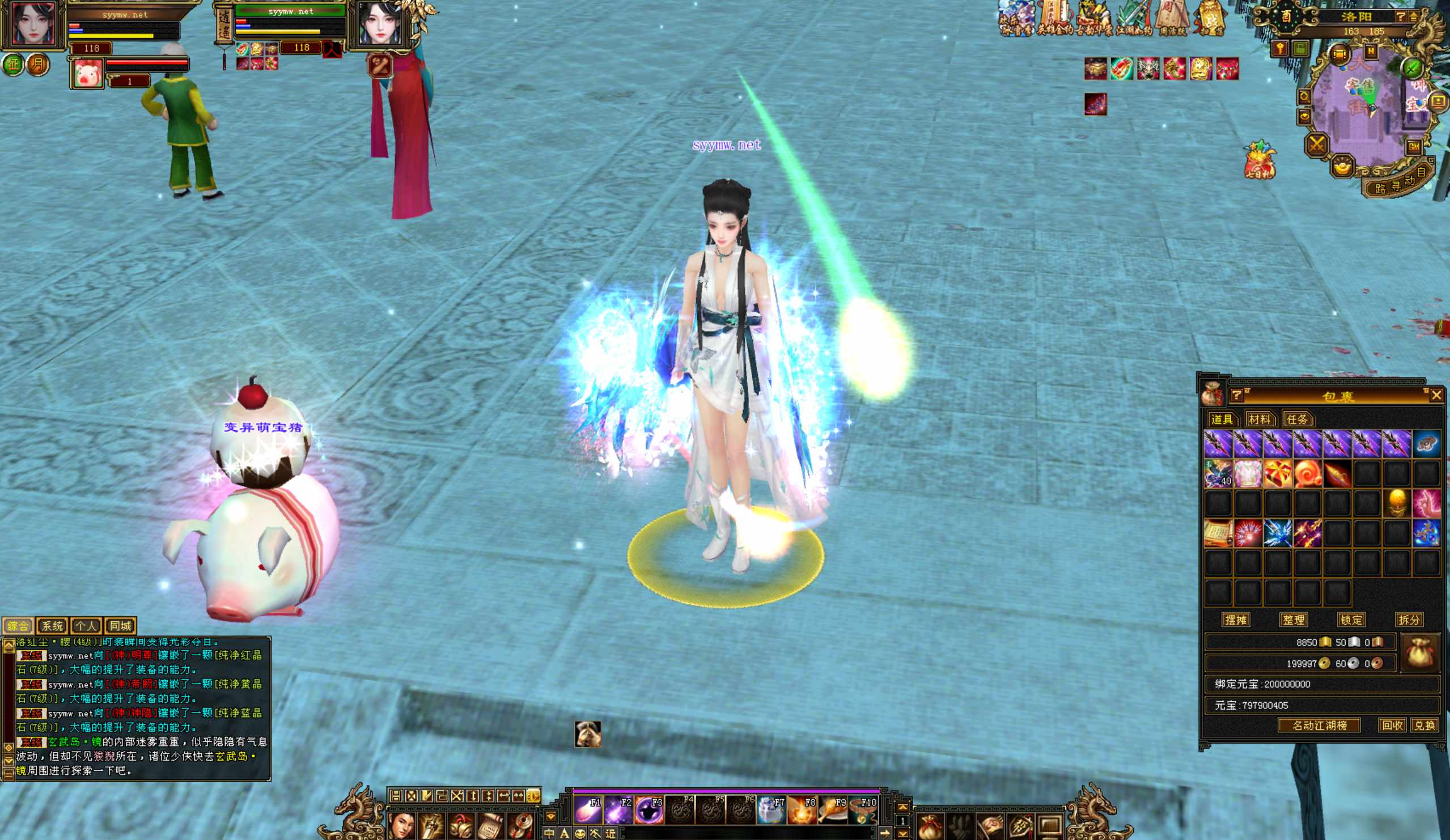Open the 七日礼 seven-day gift bag
The height and width of the screenshot is (840, 1450).
[x=1259, y=160]
